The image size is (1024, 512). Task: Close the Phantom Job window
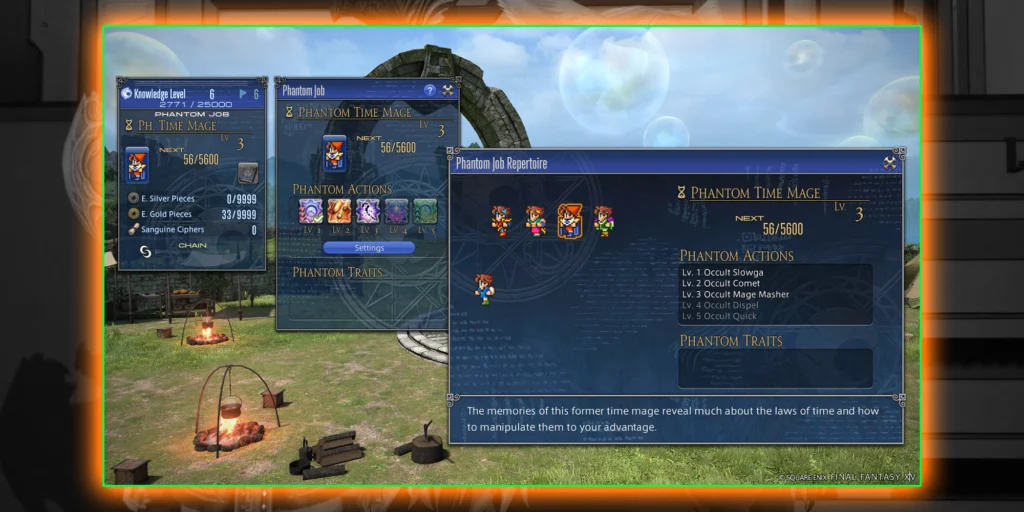coord(448,90)
